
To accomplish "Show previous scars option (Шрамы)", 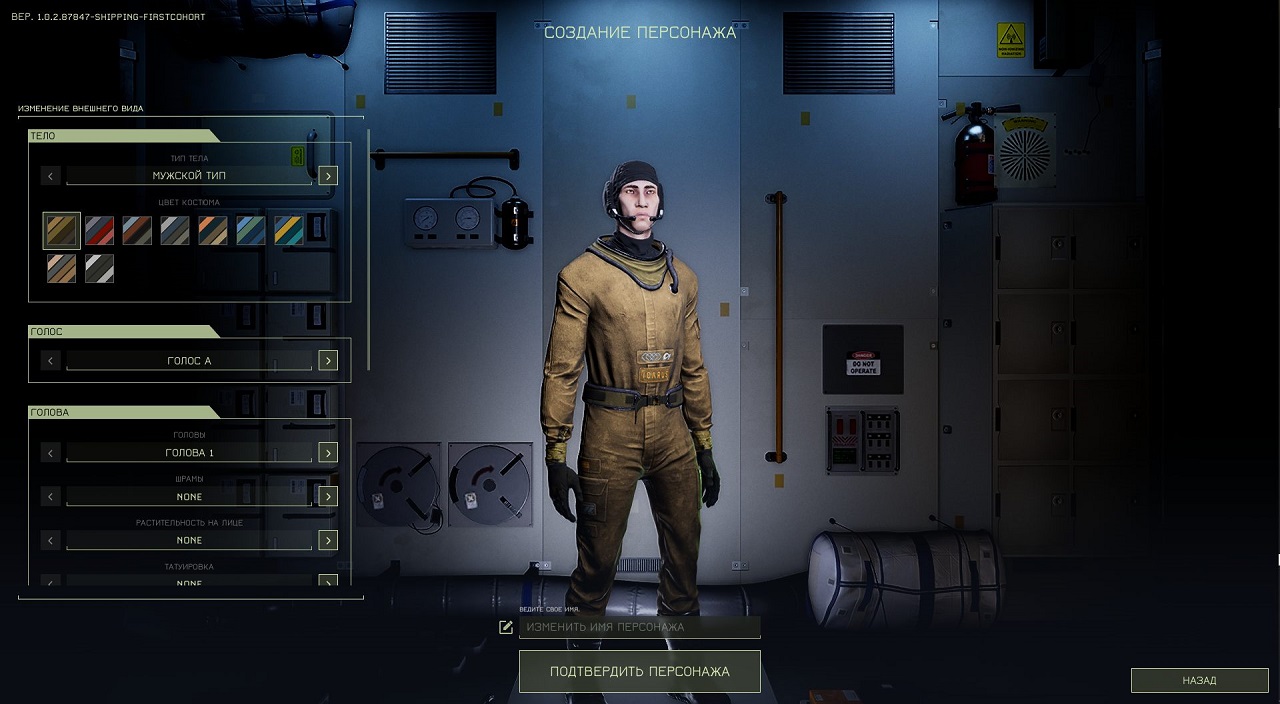I will pos(51,497).
